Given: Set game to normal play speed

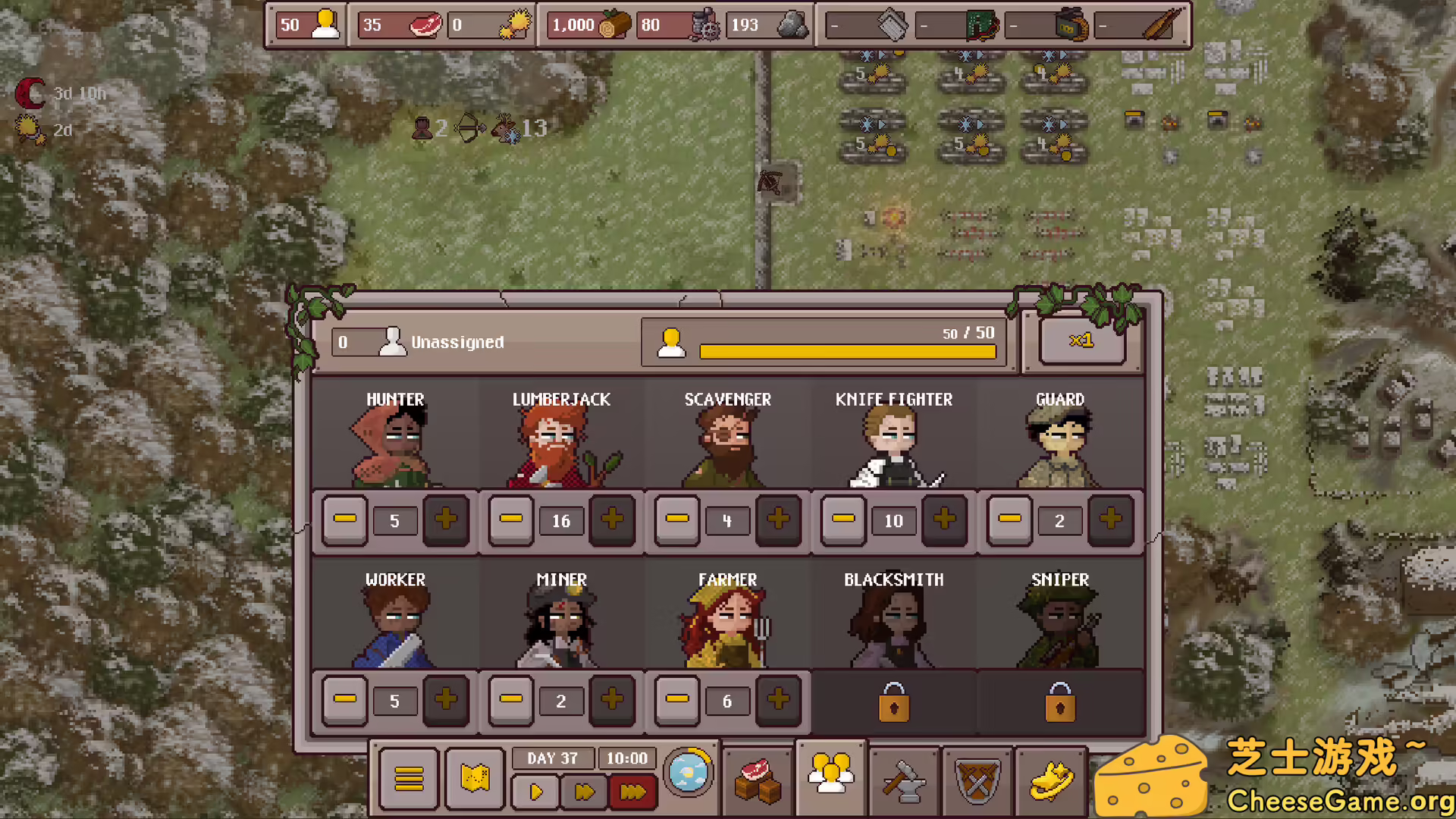Looking at the screenshot, I should (x=535, y=792).
